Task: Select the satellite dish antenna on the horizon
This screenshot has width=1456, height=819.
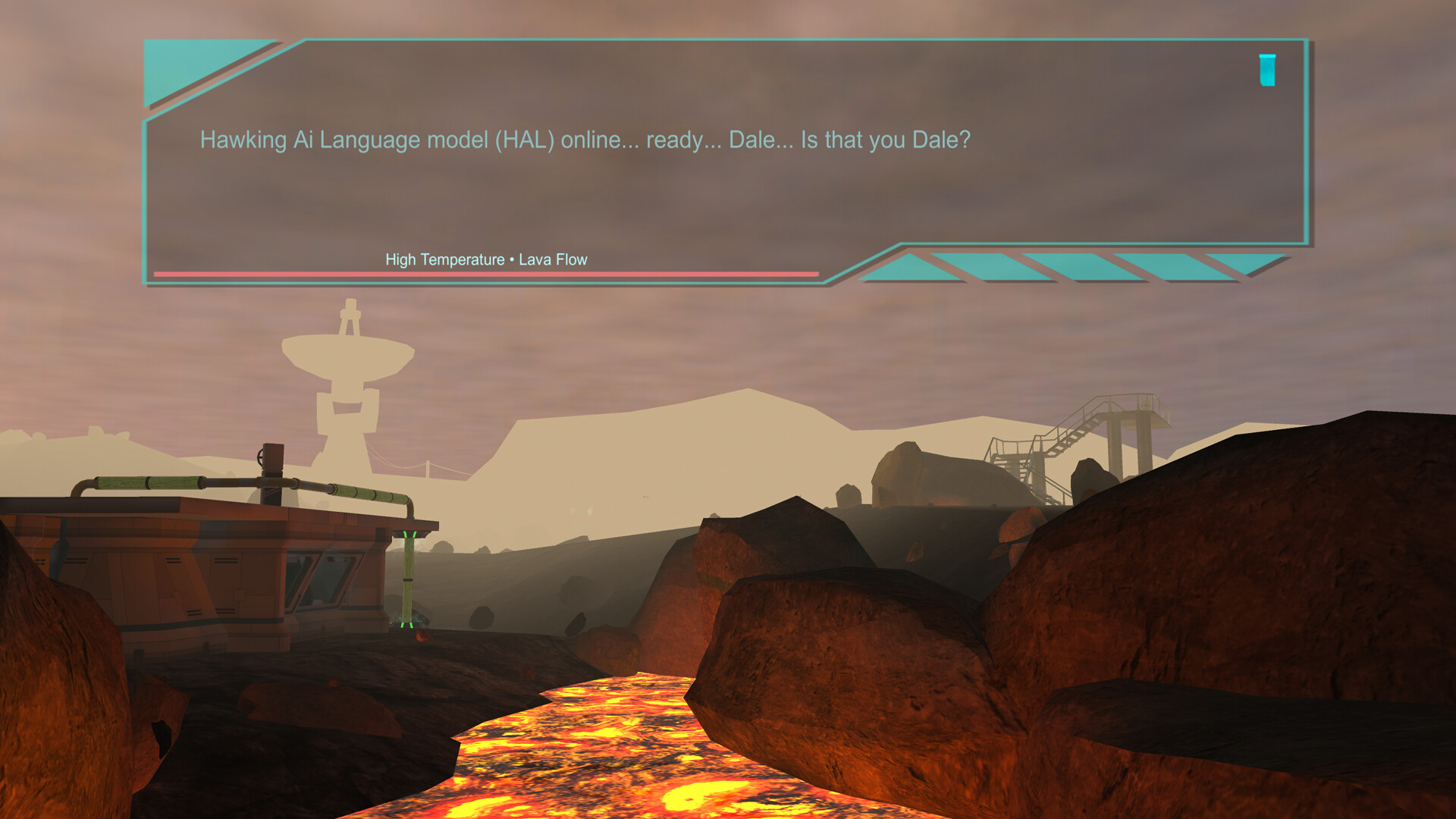Action: [x=348, y=356]
